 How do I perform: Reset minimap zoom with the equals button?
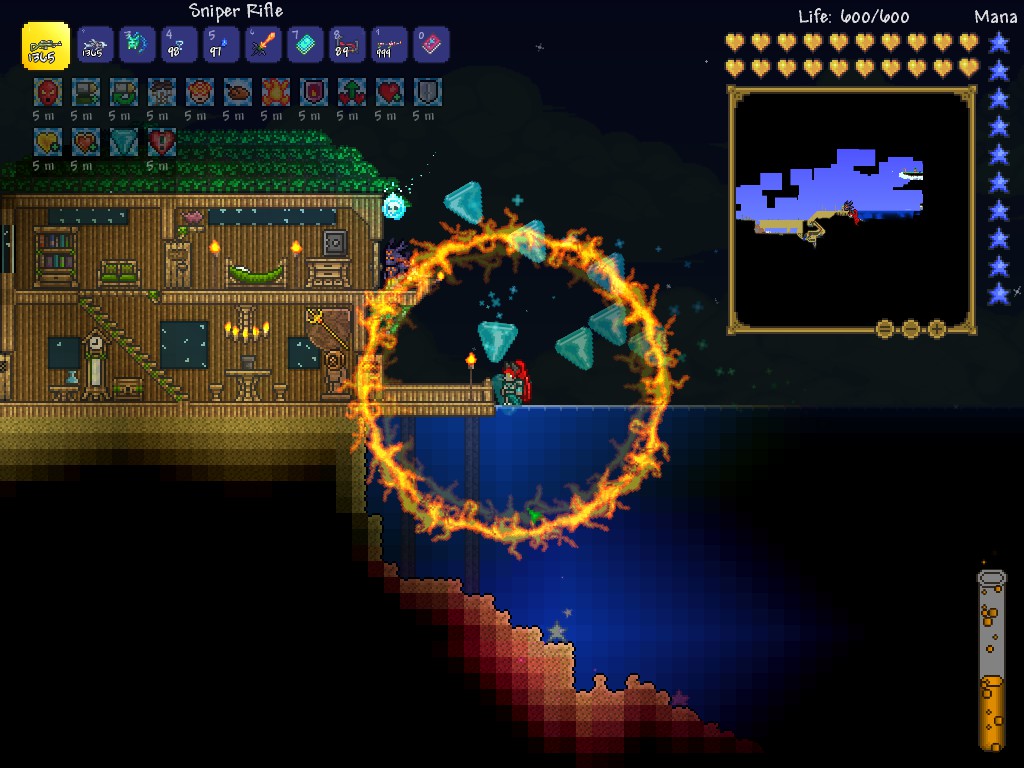(x=885, y=328)
